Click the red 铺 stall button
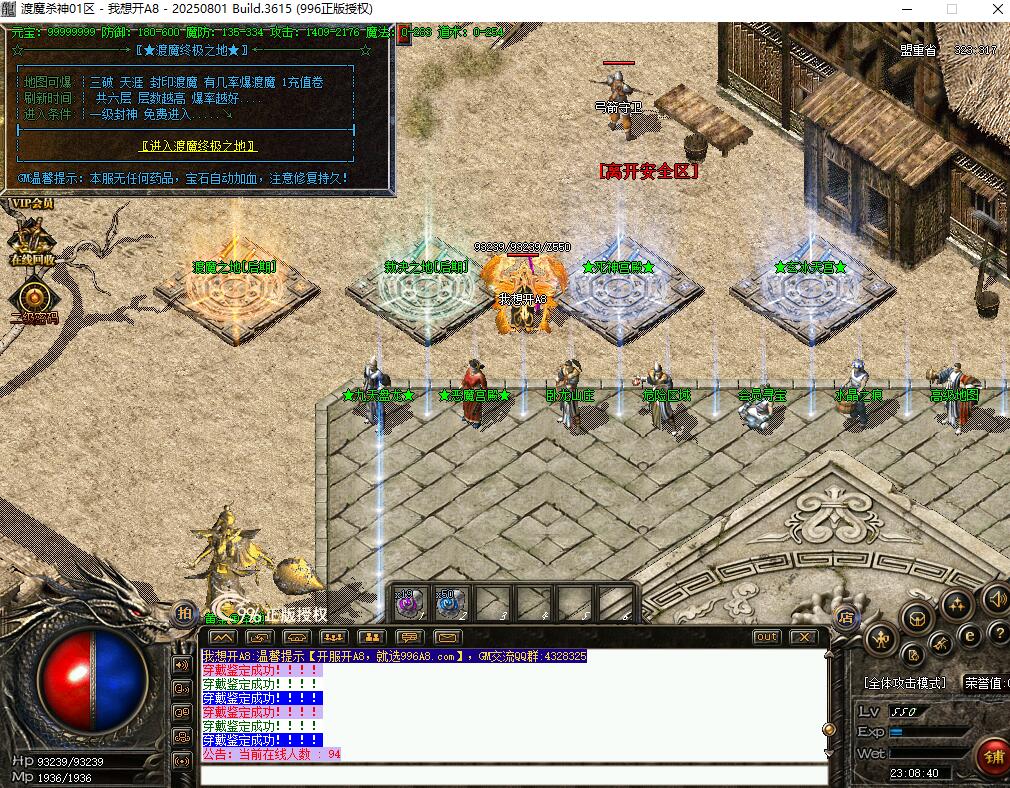 click(991, 756)
